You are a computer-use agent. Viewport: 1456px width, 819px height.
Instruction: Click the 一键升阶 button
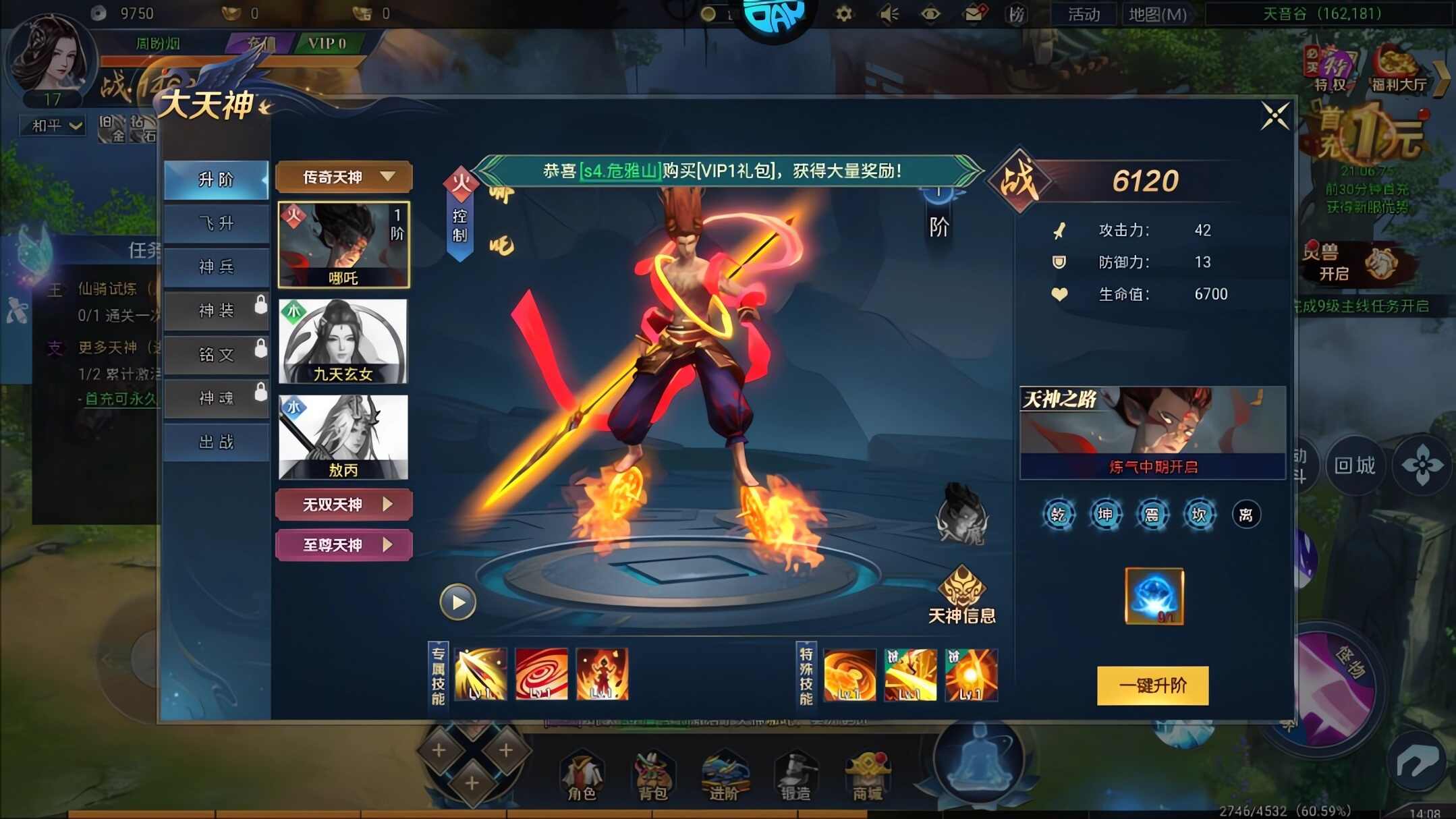[x=1152, y=685]
